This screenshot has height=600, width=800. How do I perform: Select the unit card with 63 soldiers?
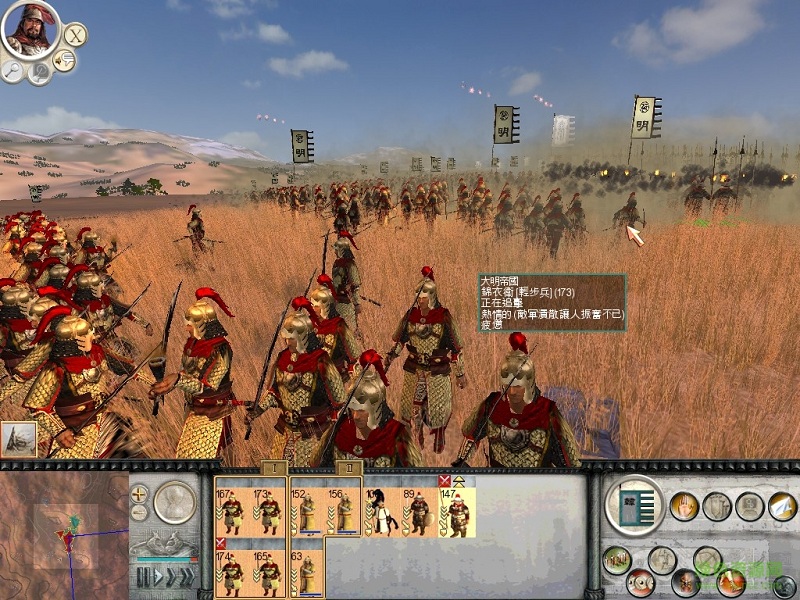click(x=306, y=572)
